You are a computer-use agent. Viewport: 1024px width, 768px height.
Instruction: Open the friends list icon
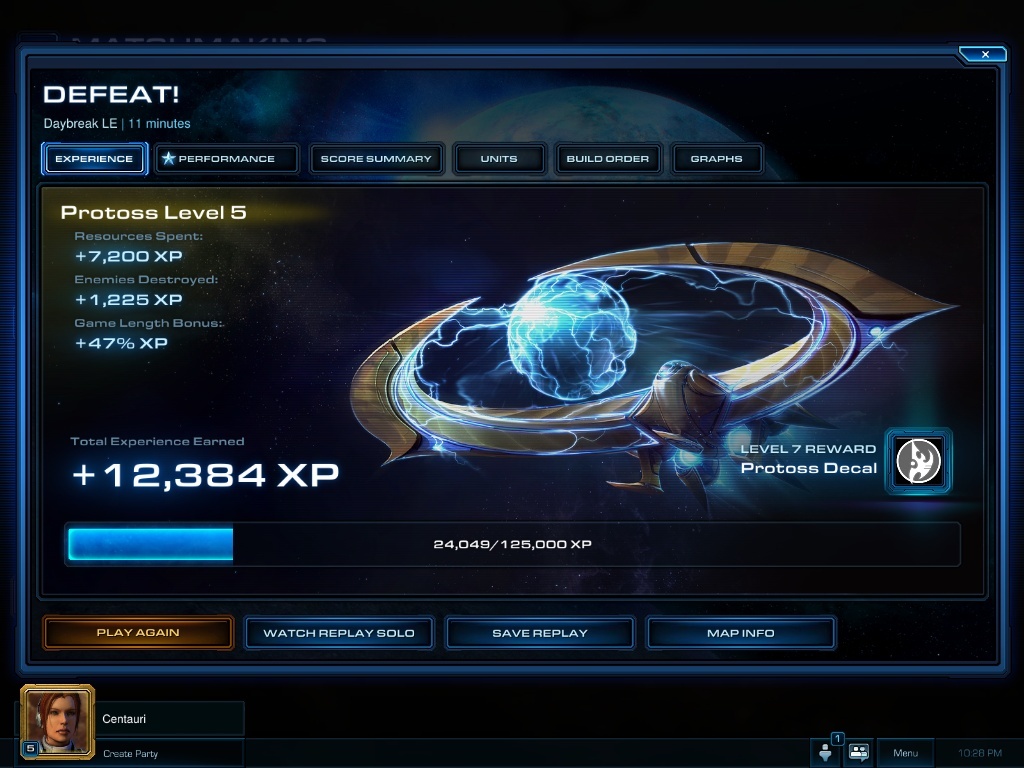pos(826,752)
